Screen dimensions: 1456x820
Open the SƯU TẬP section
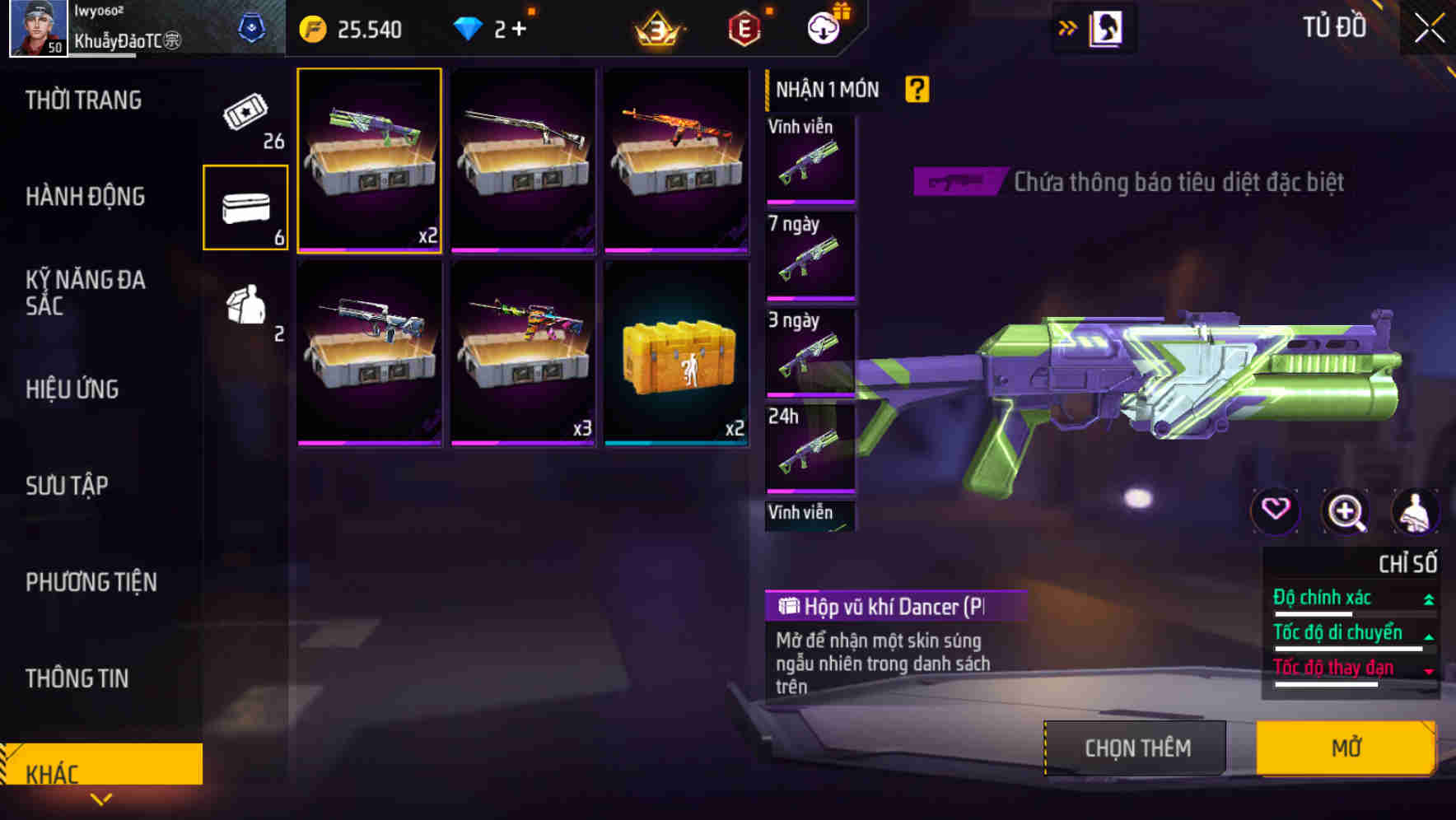click(68, 486)
